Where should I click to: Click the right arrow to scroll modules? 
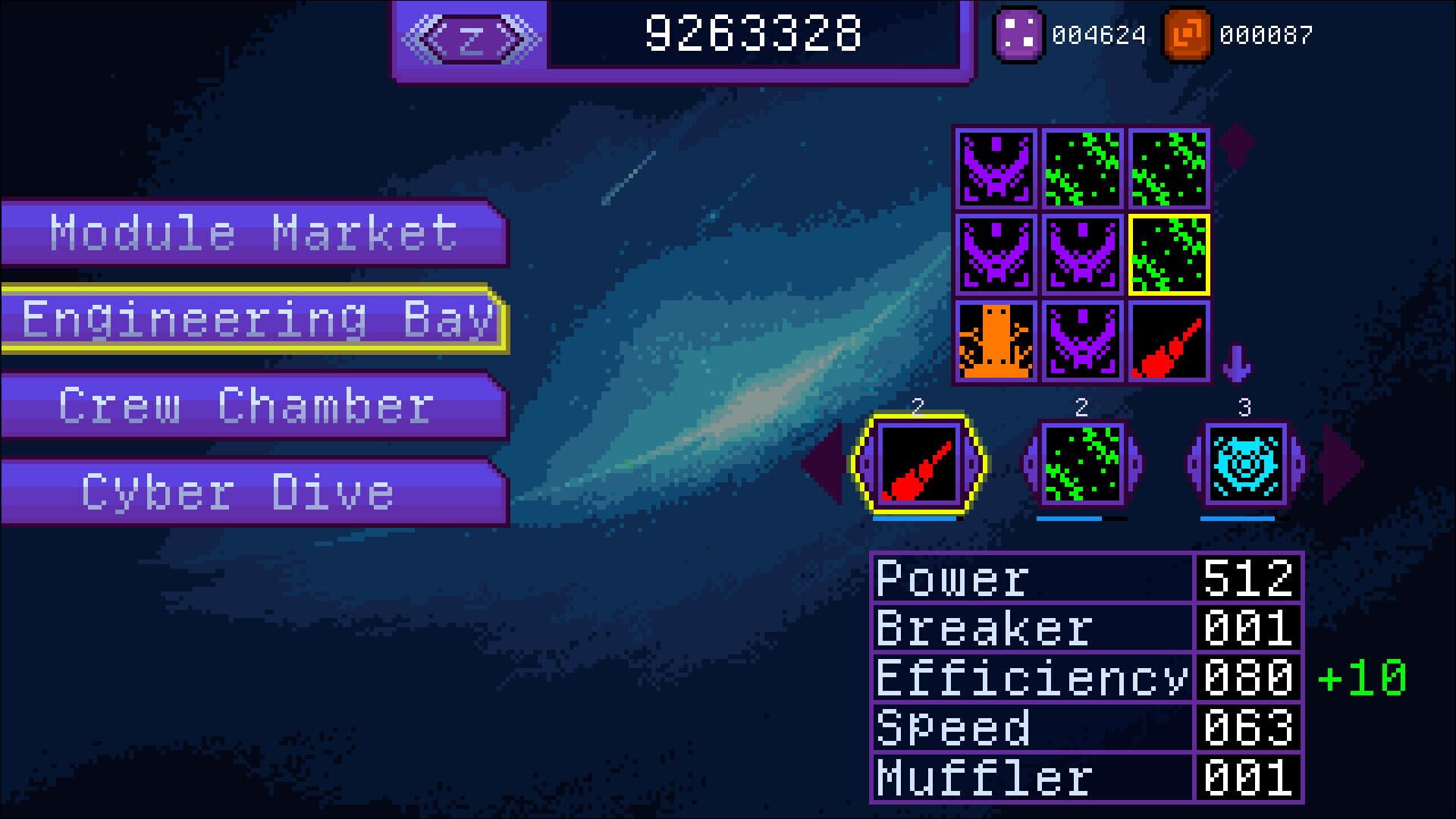pyautogui.click(x=1343, y=469)
